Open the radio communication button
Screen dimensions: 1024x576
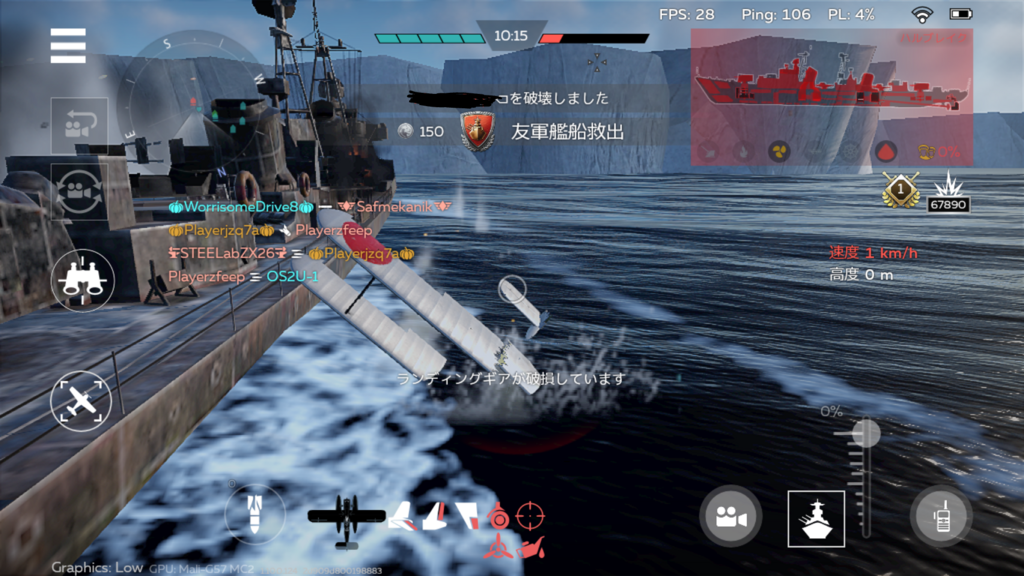[941, 516]
